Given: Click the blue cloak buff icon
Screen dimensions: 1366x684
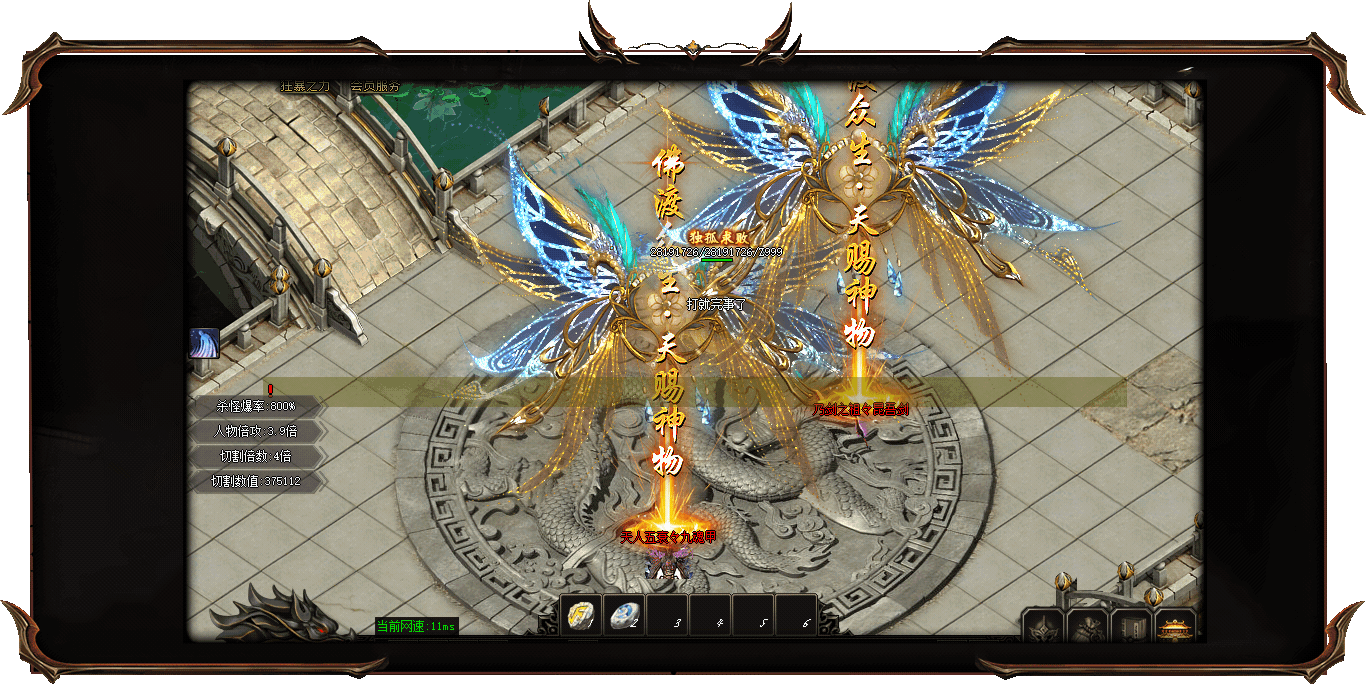Looking at the screenshot, I should (x=204, y=343).
